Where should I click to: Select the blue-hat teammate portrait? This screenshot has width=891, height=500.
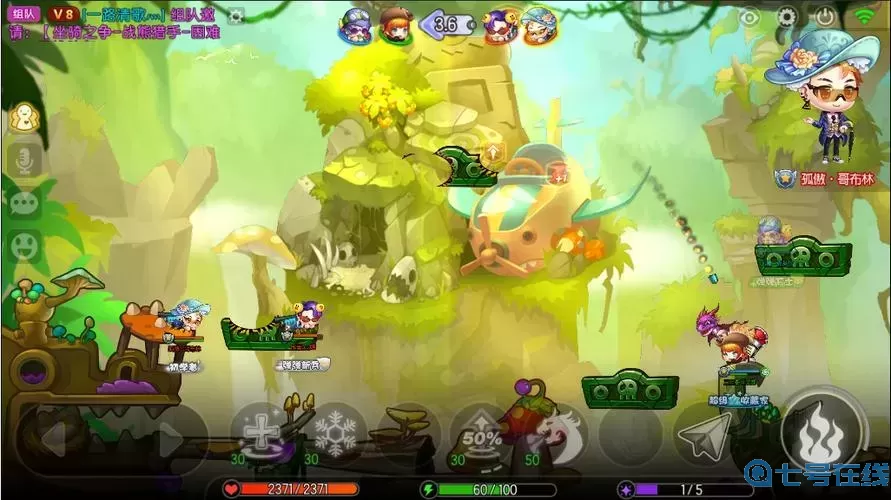coord(540,24)
